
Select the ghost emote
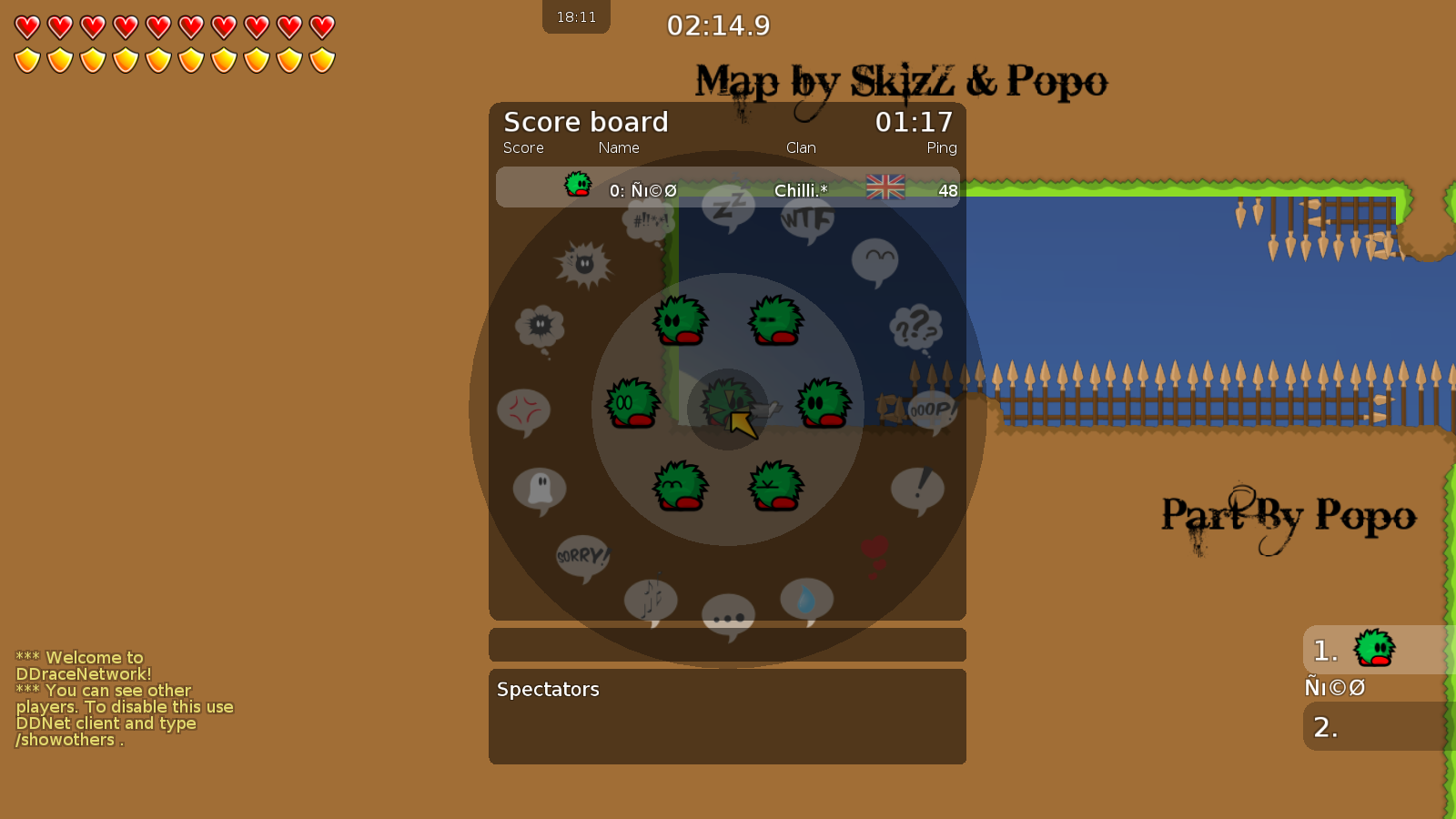click(540, 489)
